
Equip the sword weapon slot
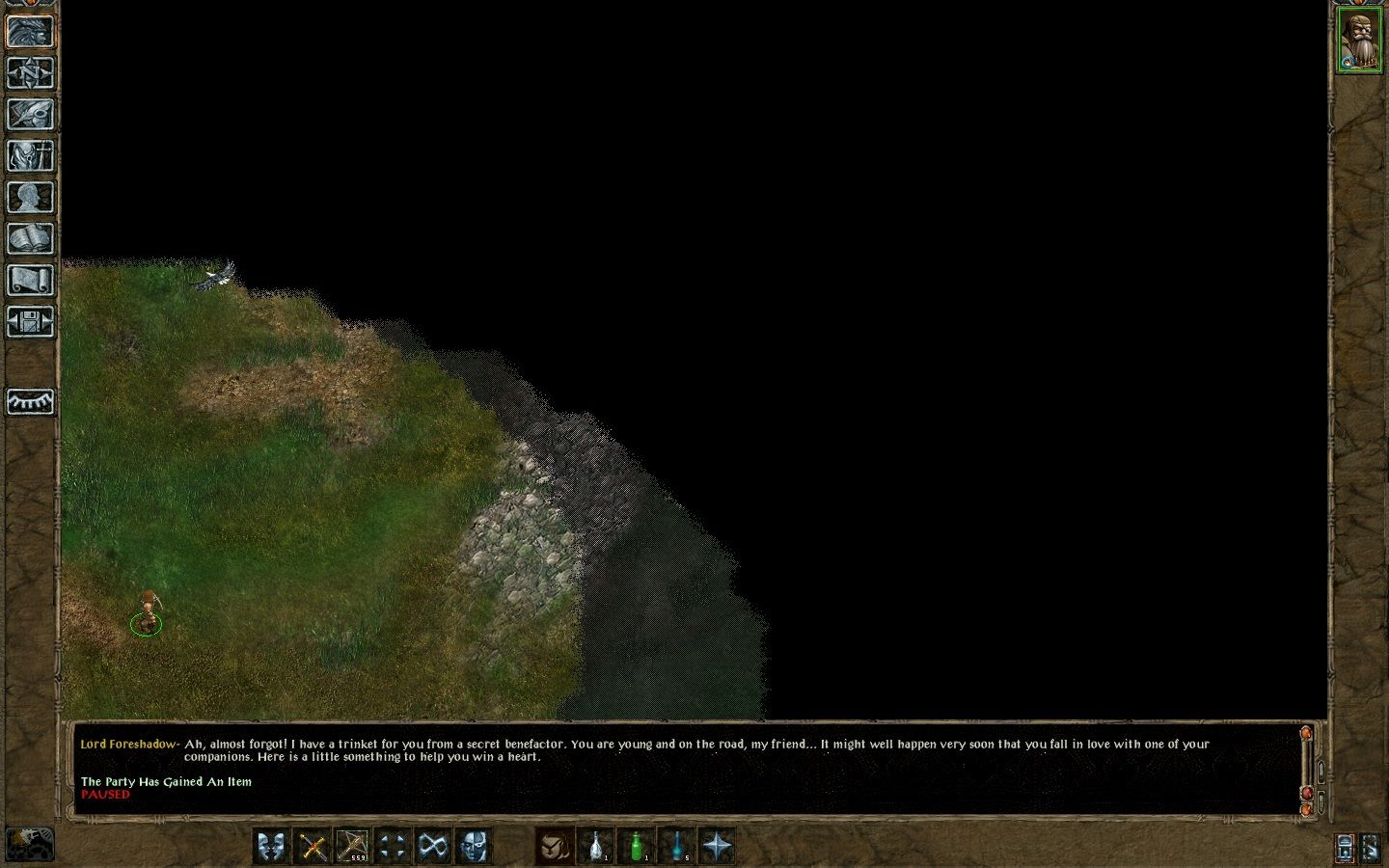(313, 847)
